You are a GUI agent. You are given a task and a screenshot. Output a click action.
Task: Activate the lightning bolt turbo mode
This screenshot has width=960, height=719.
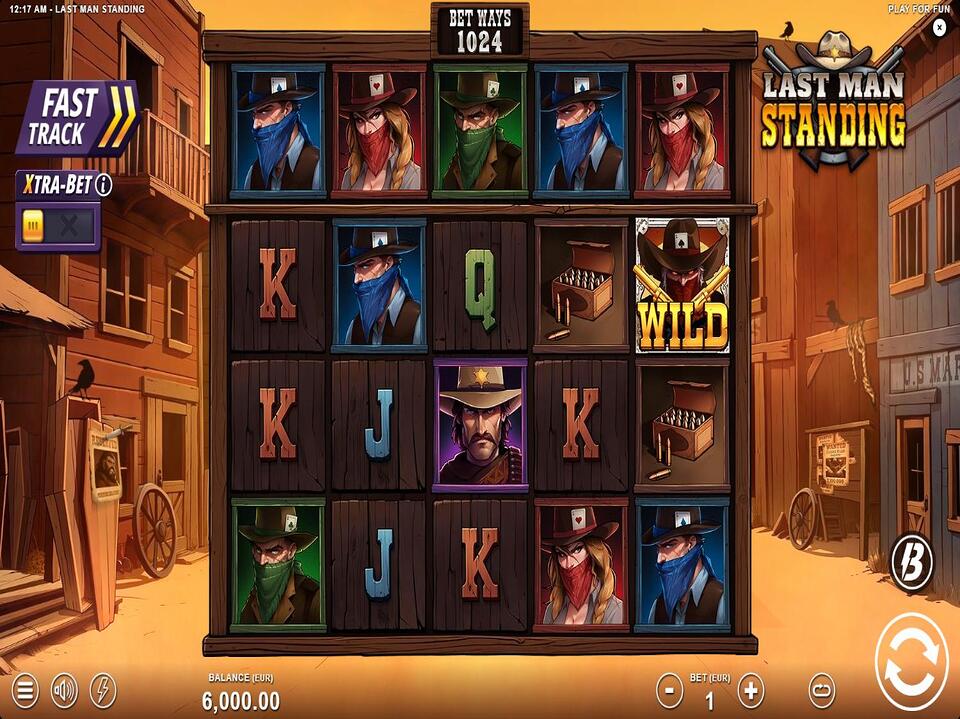pyautogui.click(x=103, y=690)
